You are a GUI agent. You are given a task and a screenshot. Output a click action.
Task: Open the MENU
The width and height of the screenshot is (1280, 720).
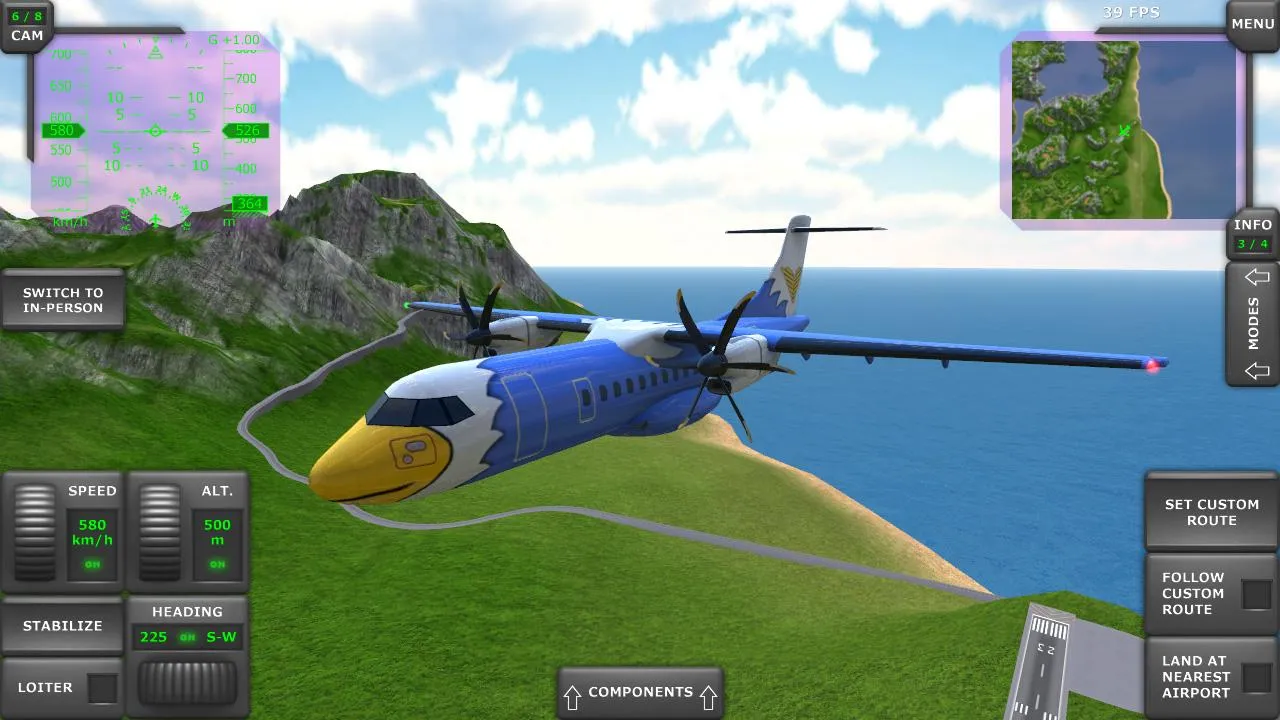click(x=1252, y=23)
